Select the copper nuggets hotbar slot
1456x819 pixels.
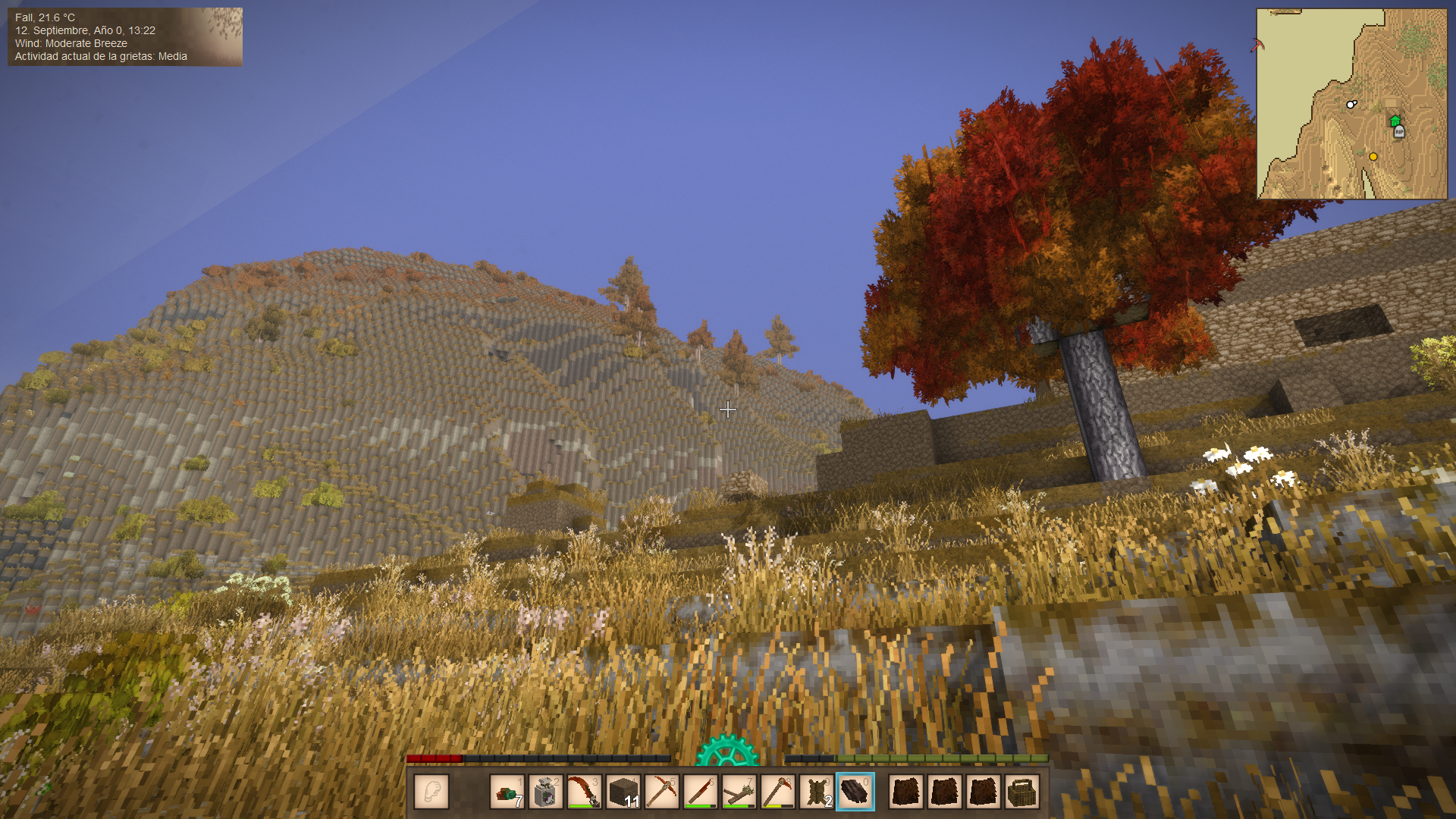[507, 792]
